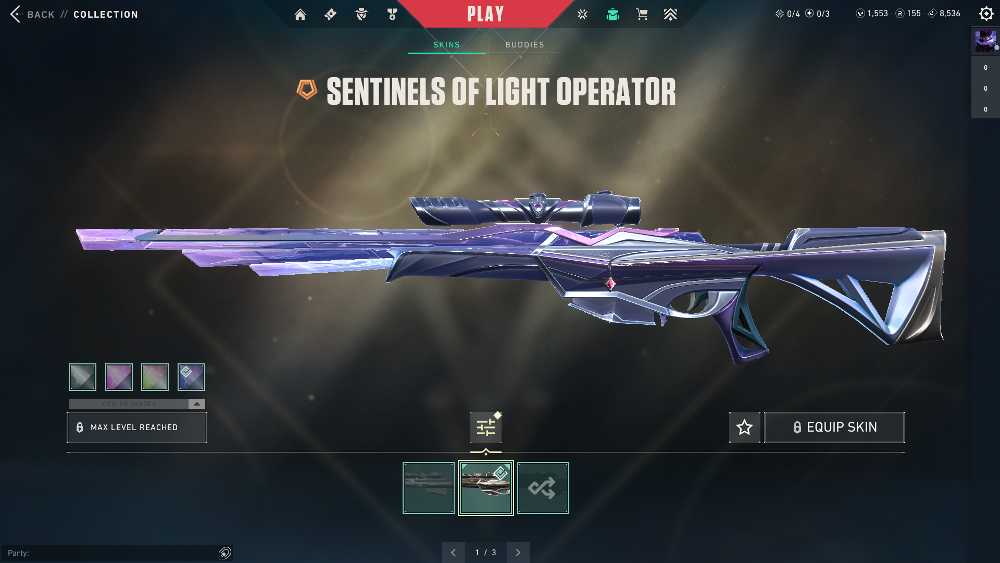Image resolution: width=1000 pixels, height=563 pixels.
Task: Click the Max Level Reached button
Action: 137,427
